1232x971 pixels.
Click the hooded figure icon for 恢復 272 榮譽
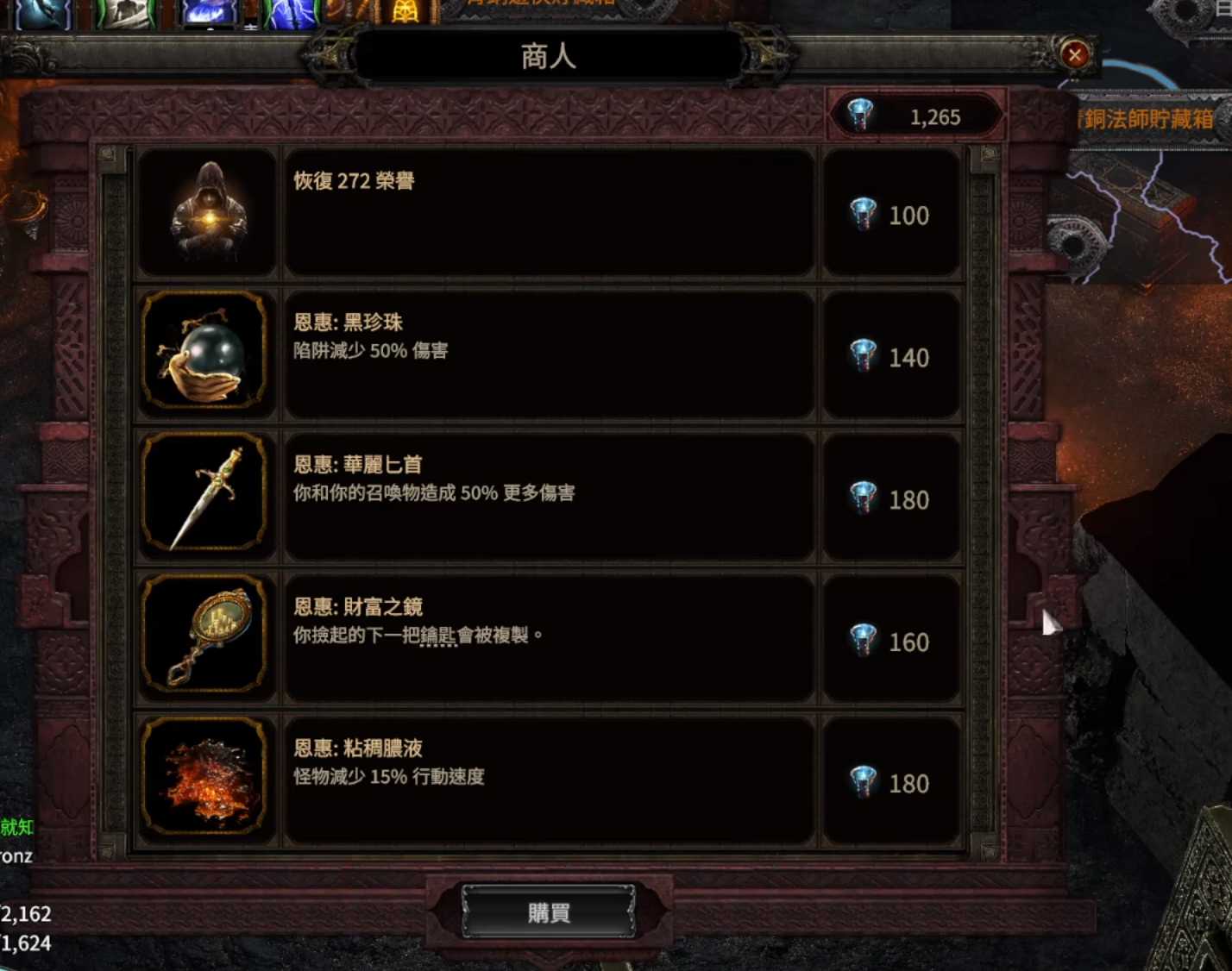[x=205, y=211]
